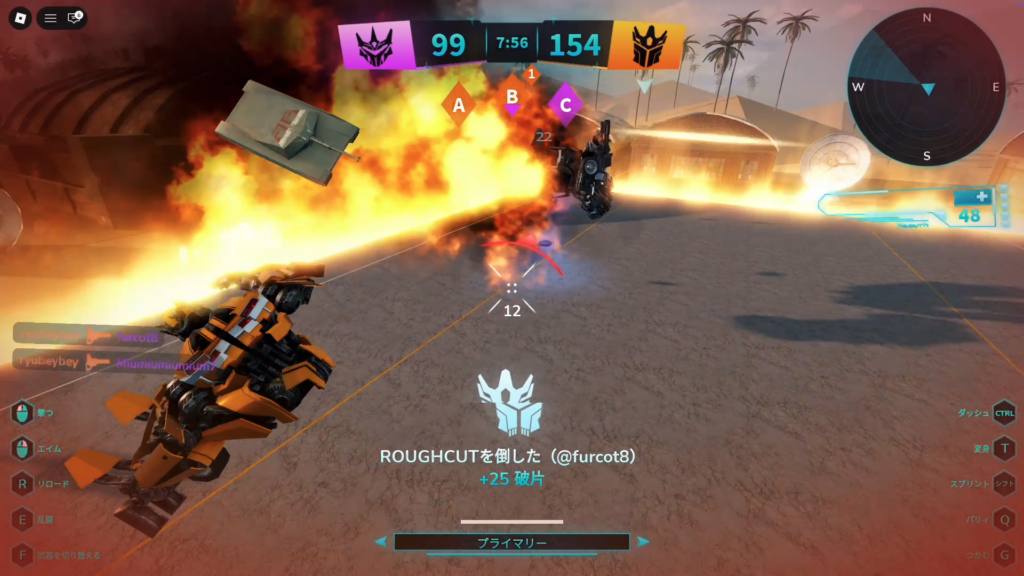
Task: Click the purple team emblem
Action: [375, 45]
